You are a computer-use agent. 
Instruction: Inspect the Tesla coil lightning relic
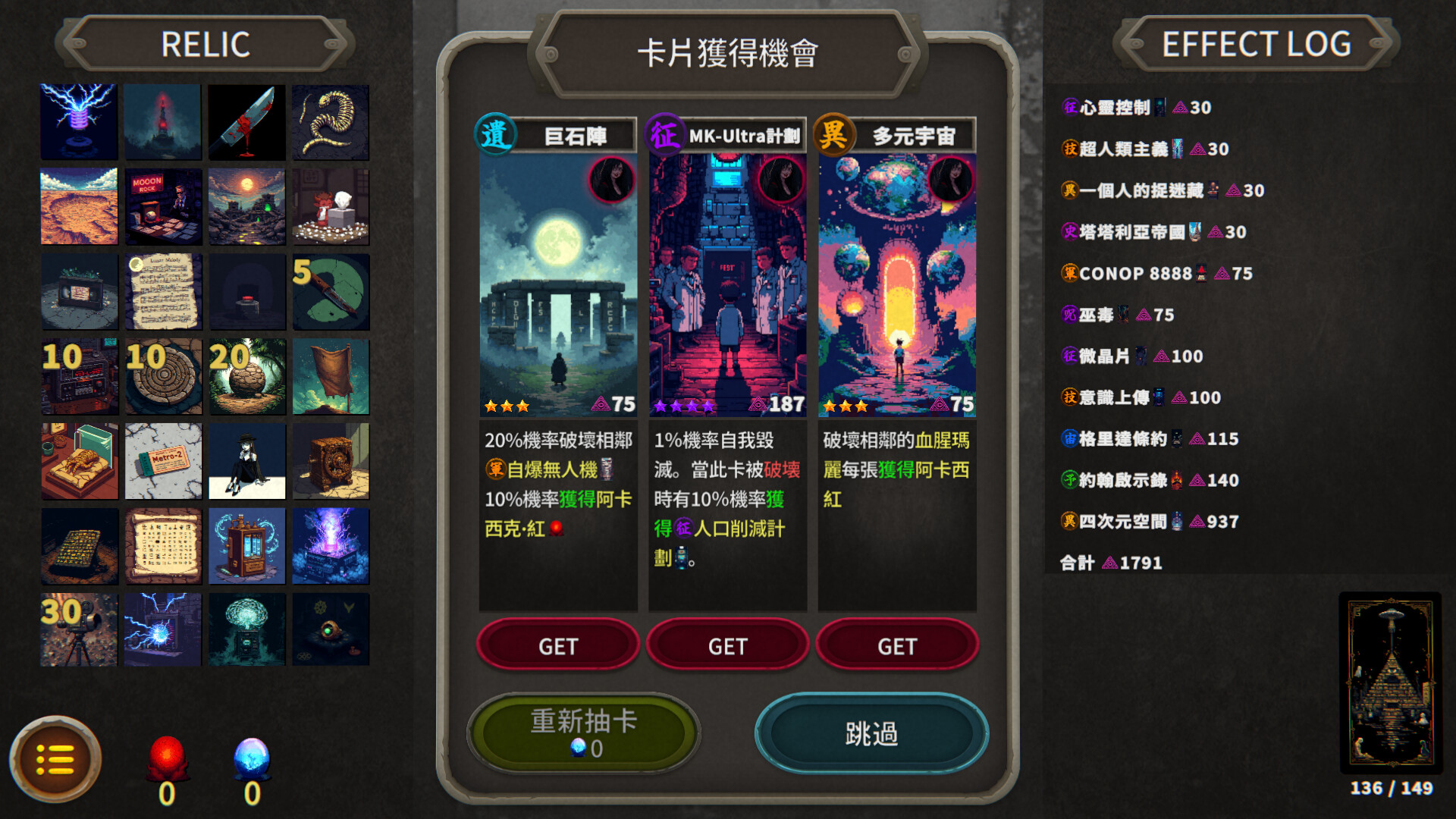(x=79, y=122)
